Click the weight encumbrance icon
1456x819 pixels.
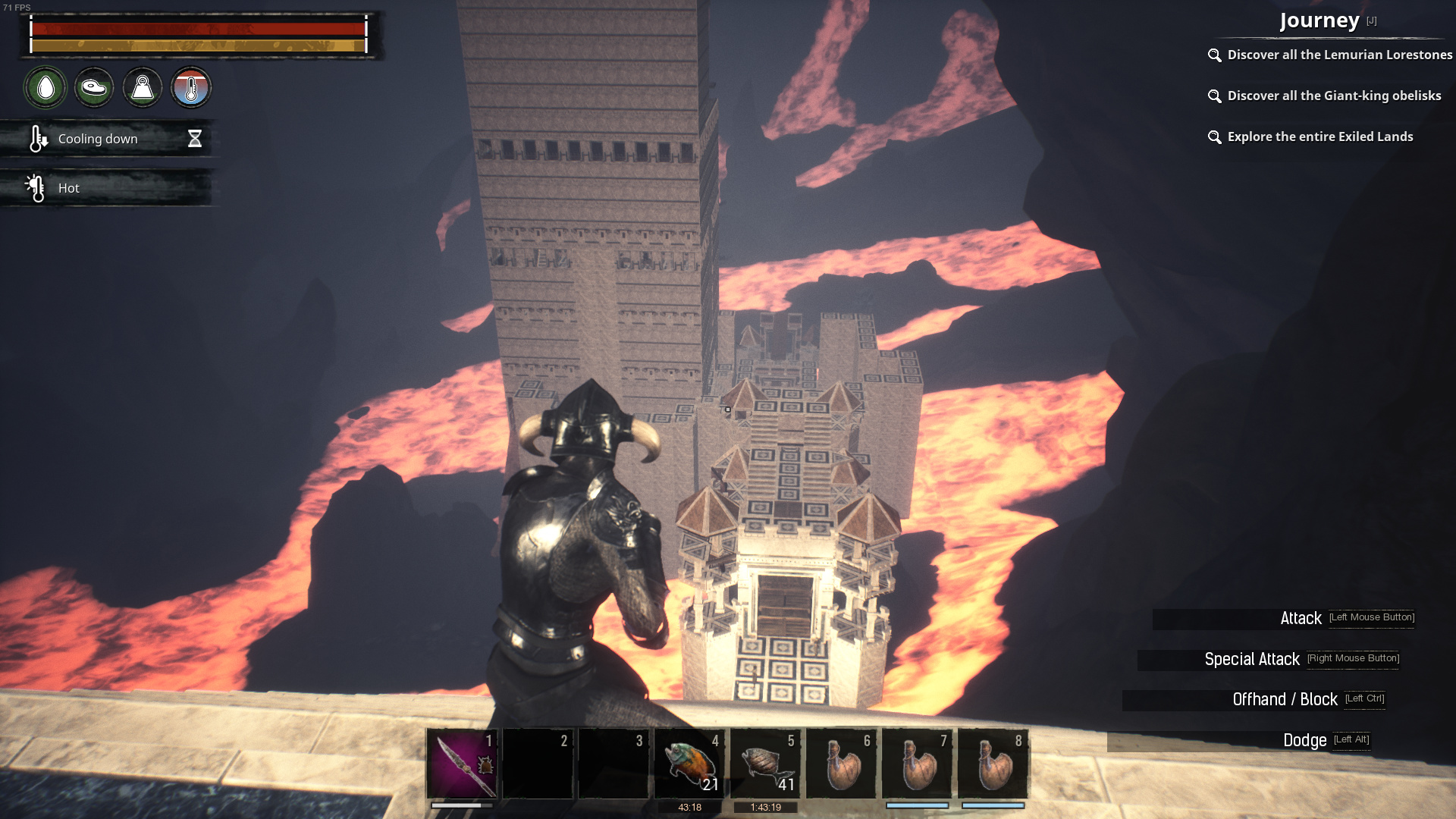[143, 88]
